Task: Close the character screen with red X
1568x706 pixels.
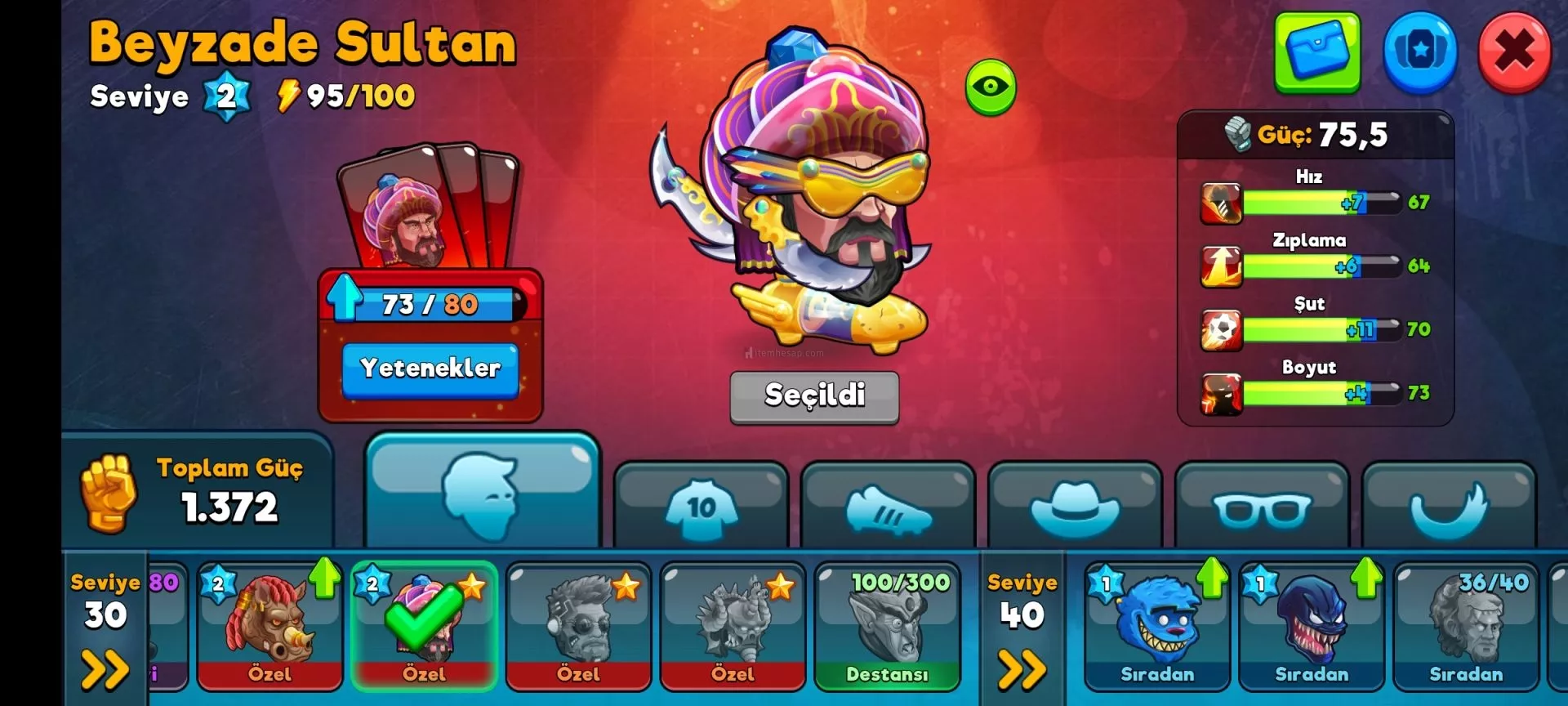Action: tap(1514, 52)
